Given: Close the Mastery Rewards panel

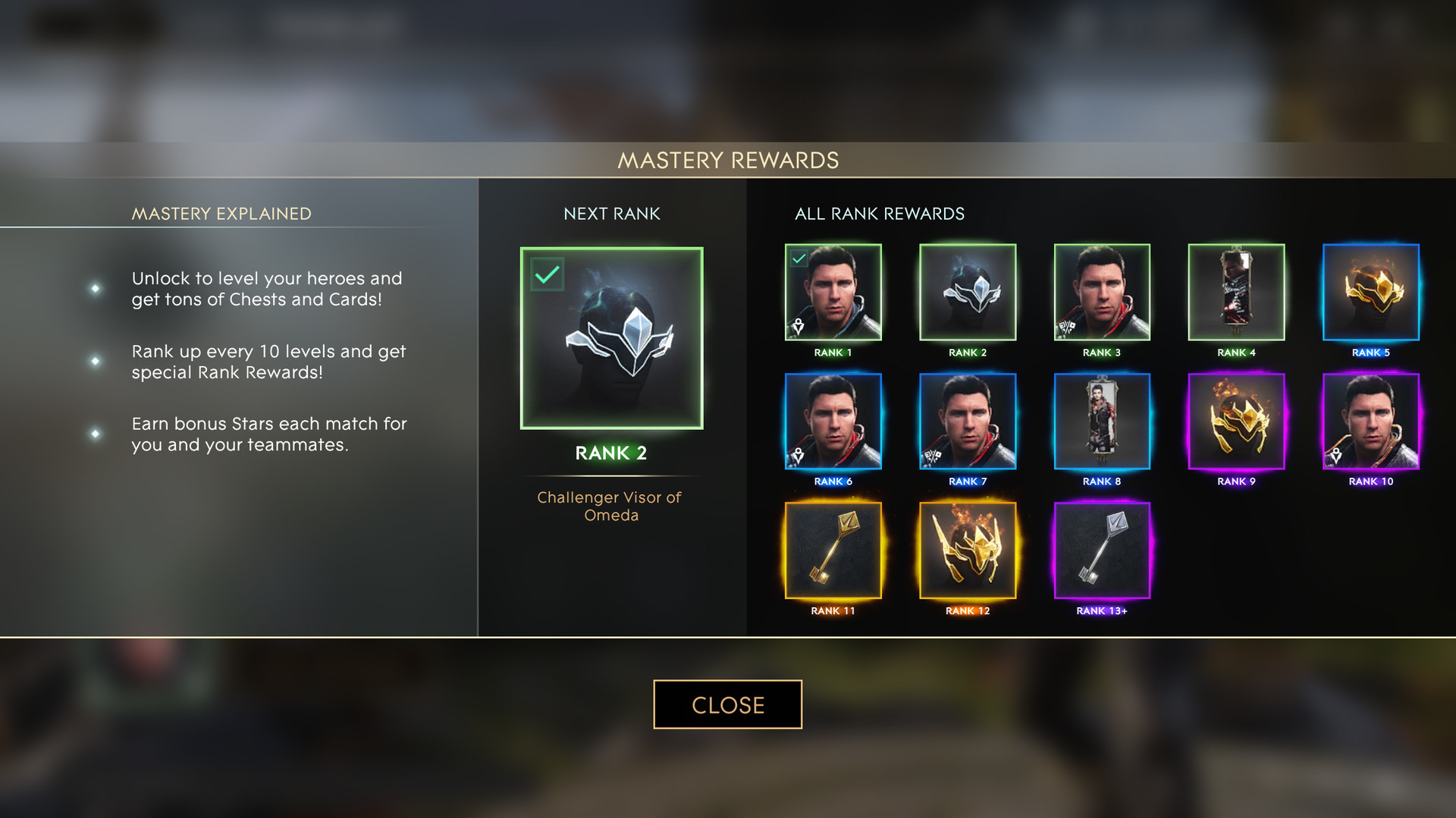Looking at the screenshot, I should (x=727, y=704).
